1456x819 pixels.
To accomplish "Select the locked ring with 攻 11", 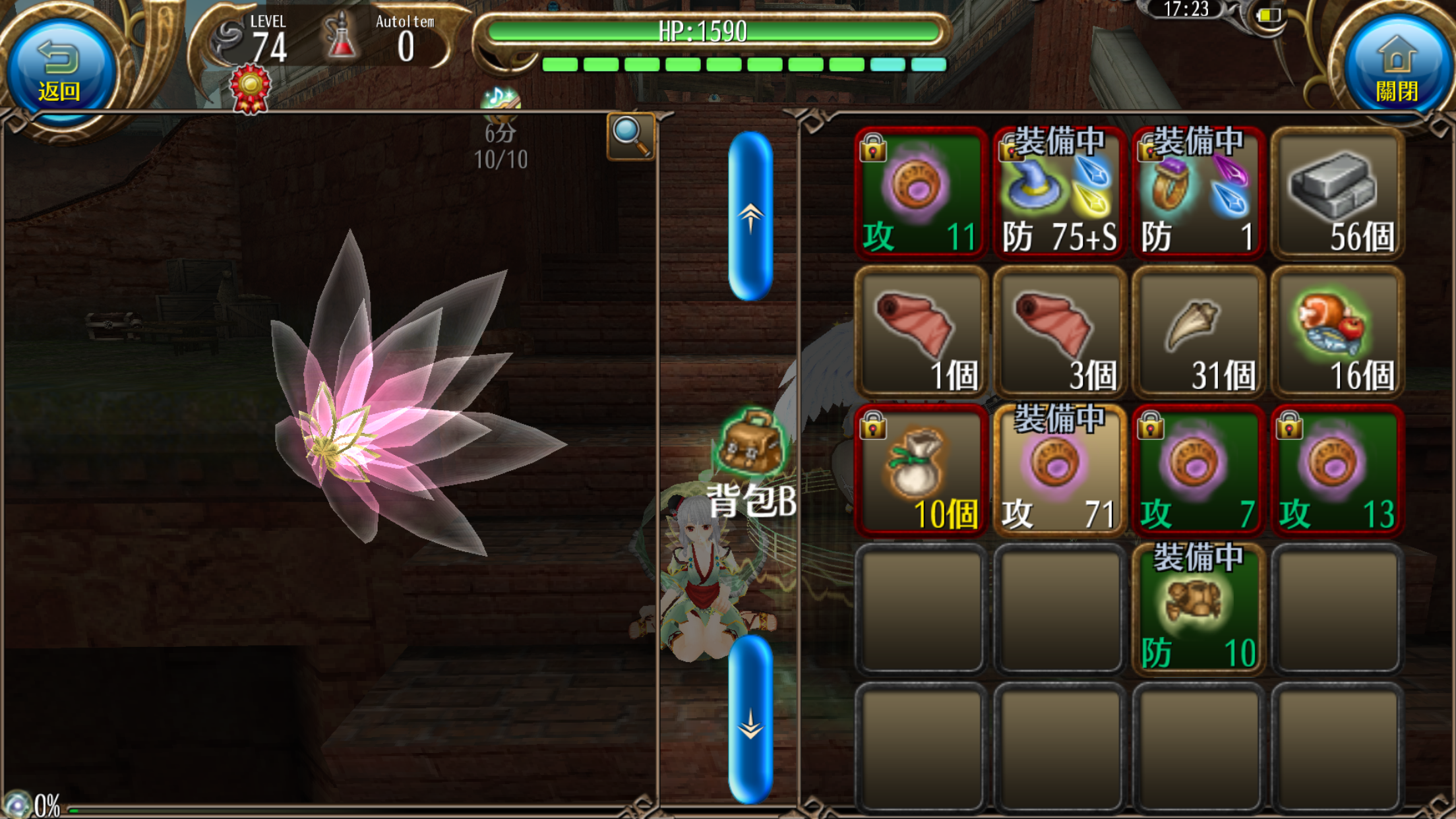I will [921, 193].
